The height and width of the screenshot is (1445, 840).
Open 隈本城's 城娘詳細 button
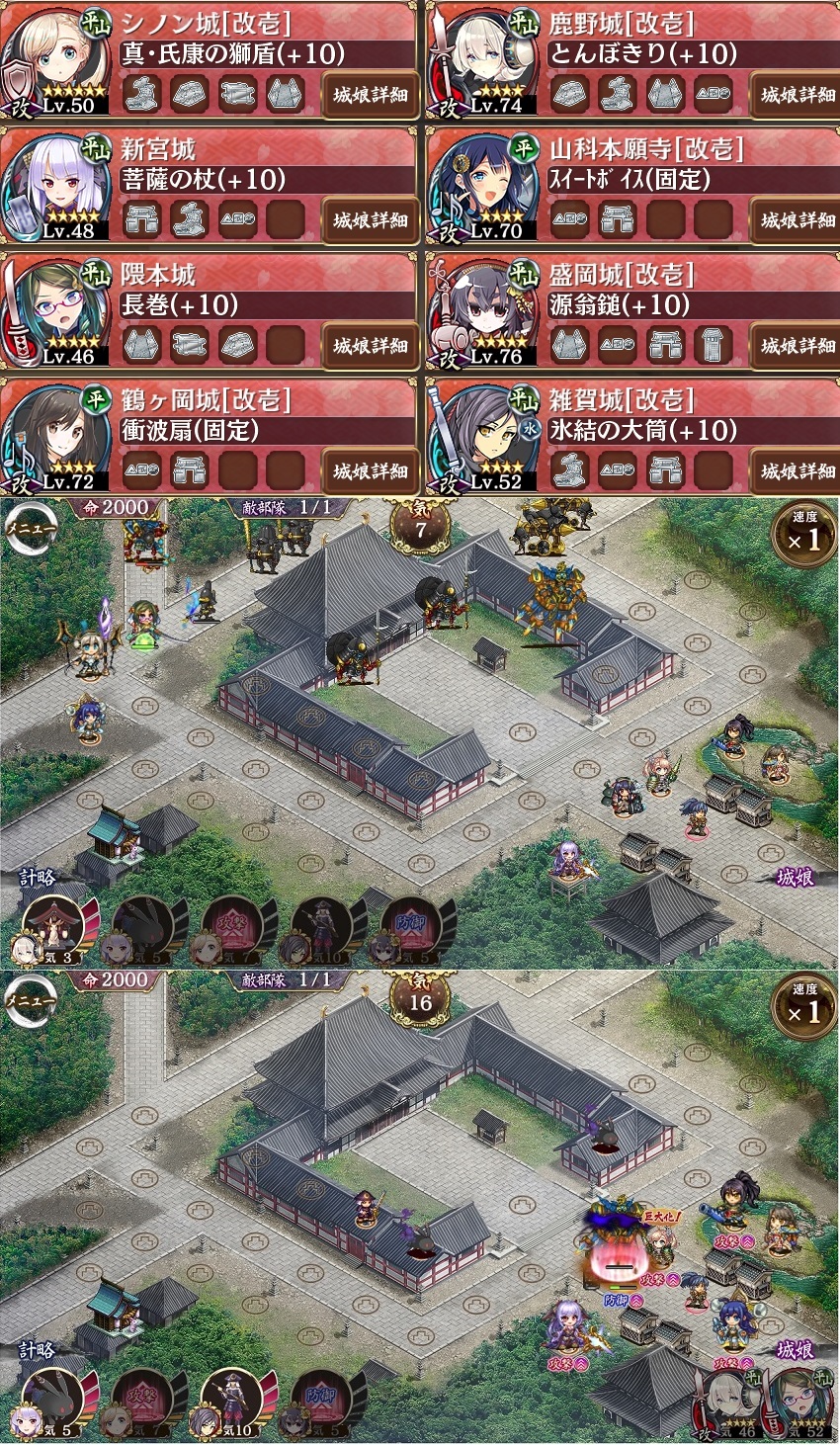pos(370,346)
